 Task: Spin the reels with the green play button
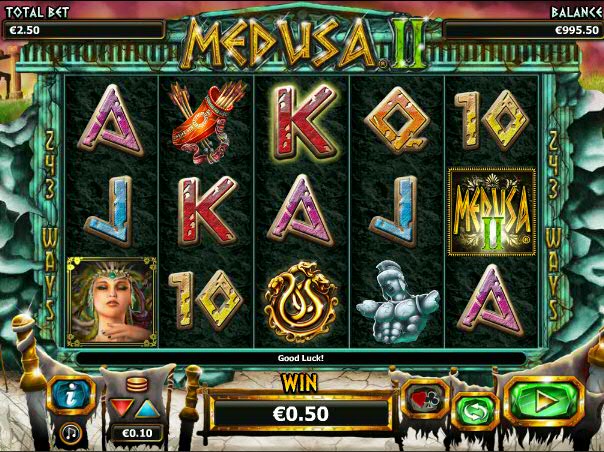point(543,402)
